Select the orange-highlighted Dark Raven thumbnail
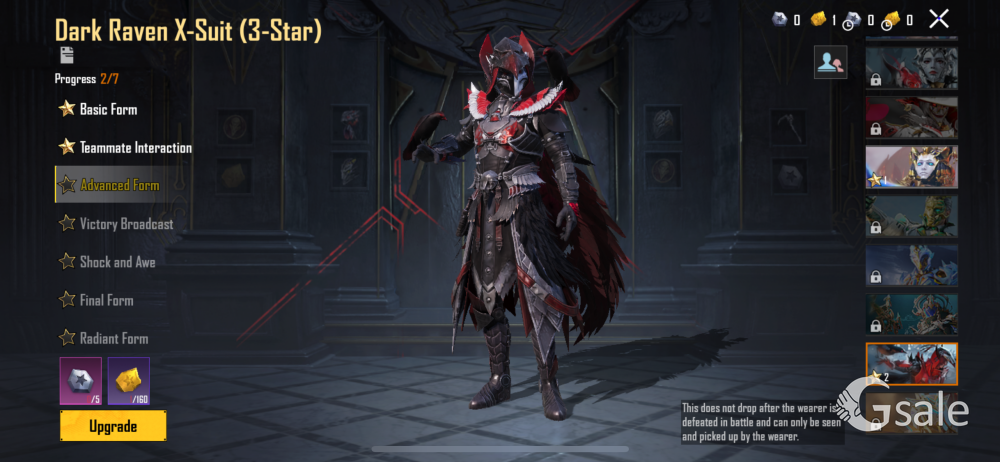1000x462 pixels. 911,364
